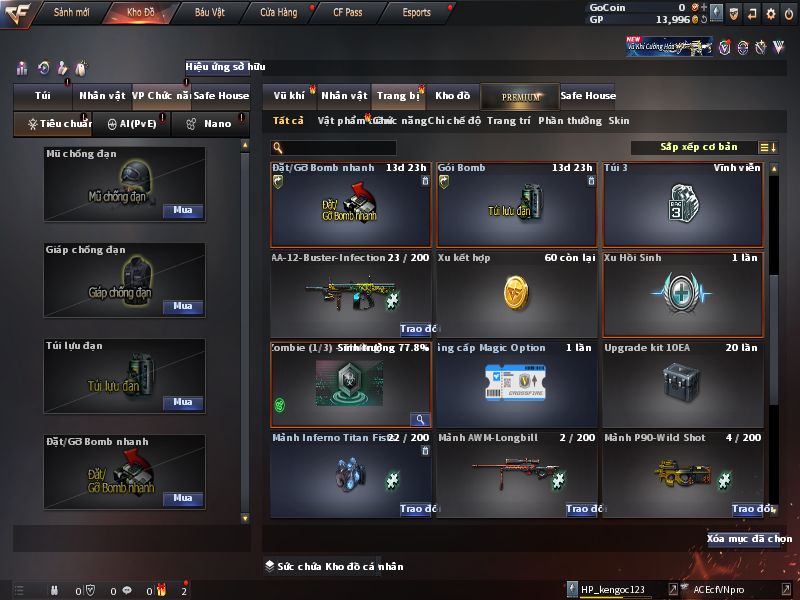Show the Skin filter items
The width and height of the screenshot is (800, 600).
tap(619, 121)
